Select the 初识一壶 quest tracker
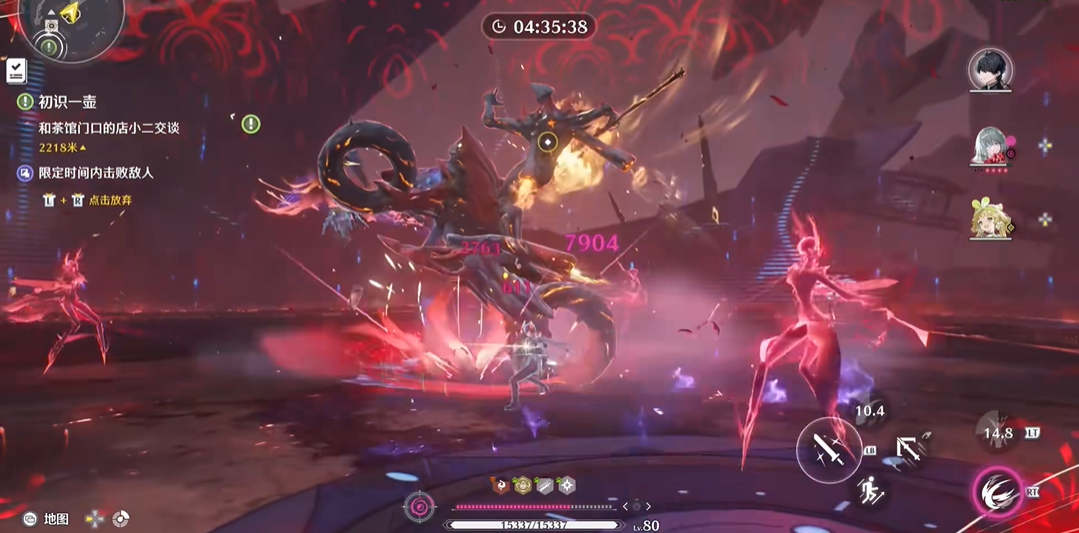This screenshot has height=533, width=1079. click(x=67, y=102)
